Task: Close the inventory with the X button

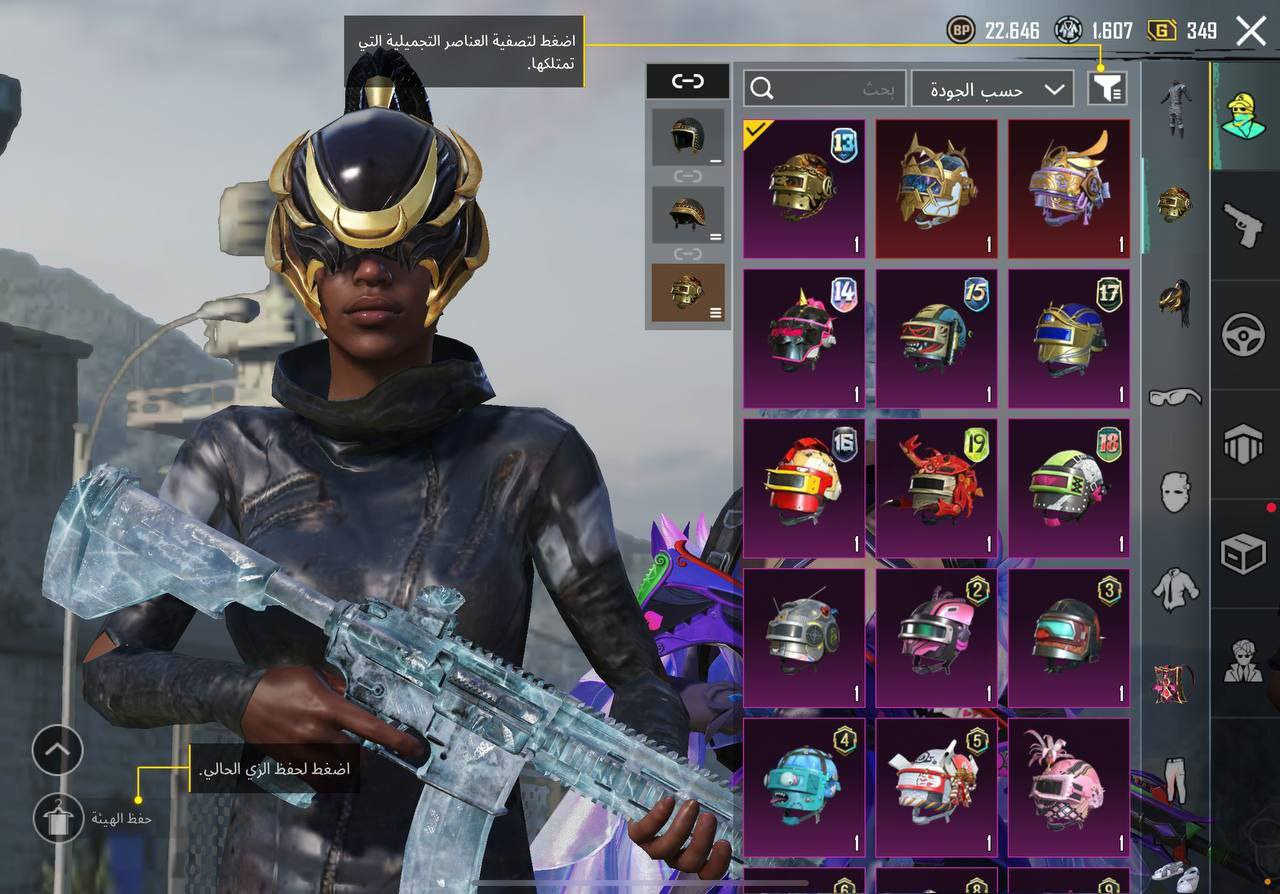Action: [x=1251, y=31]
